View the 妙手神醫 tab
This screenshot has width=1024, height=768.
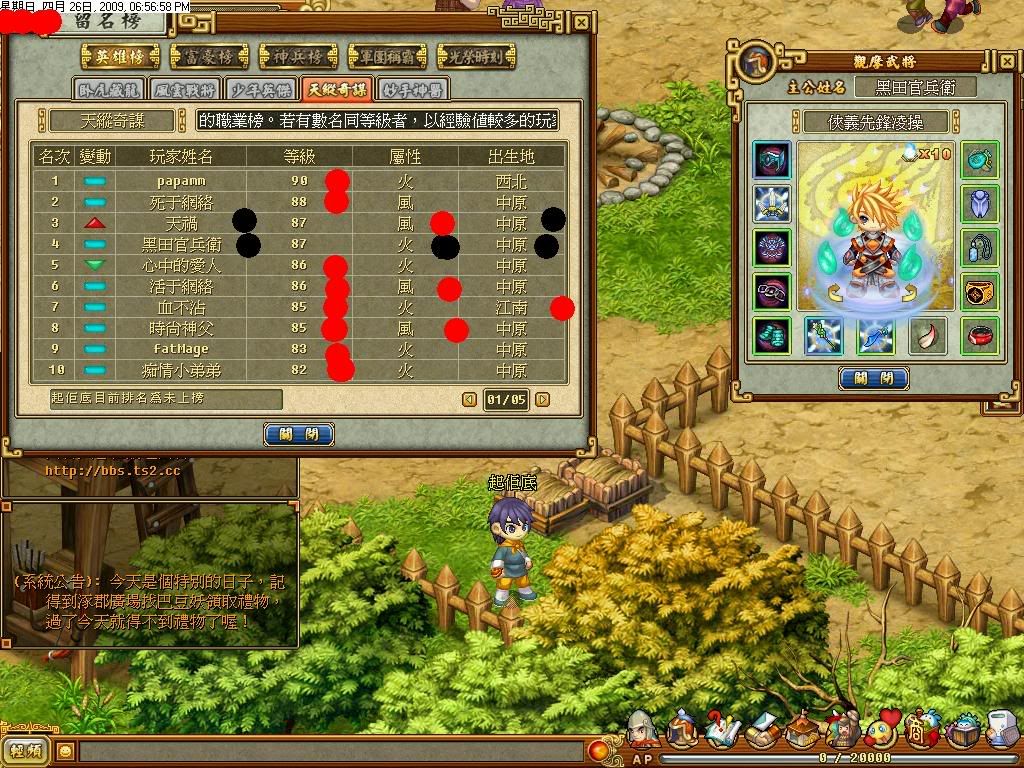[x=412, y=89]
